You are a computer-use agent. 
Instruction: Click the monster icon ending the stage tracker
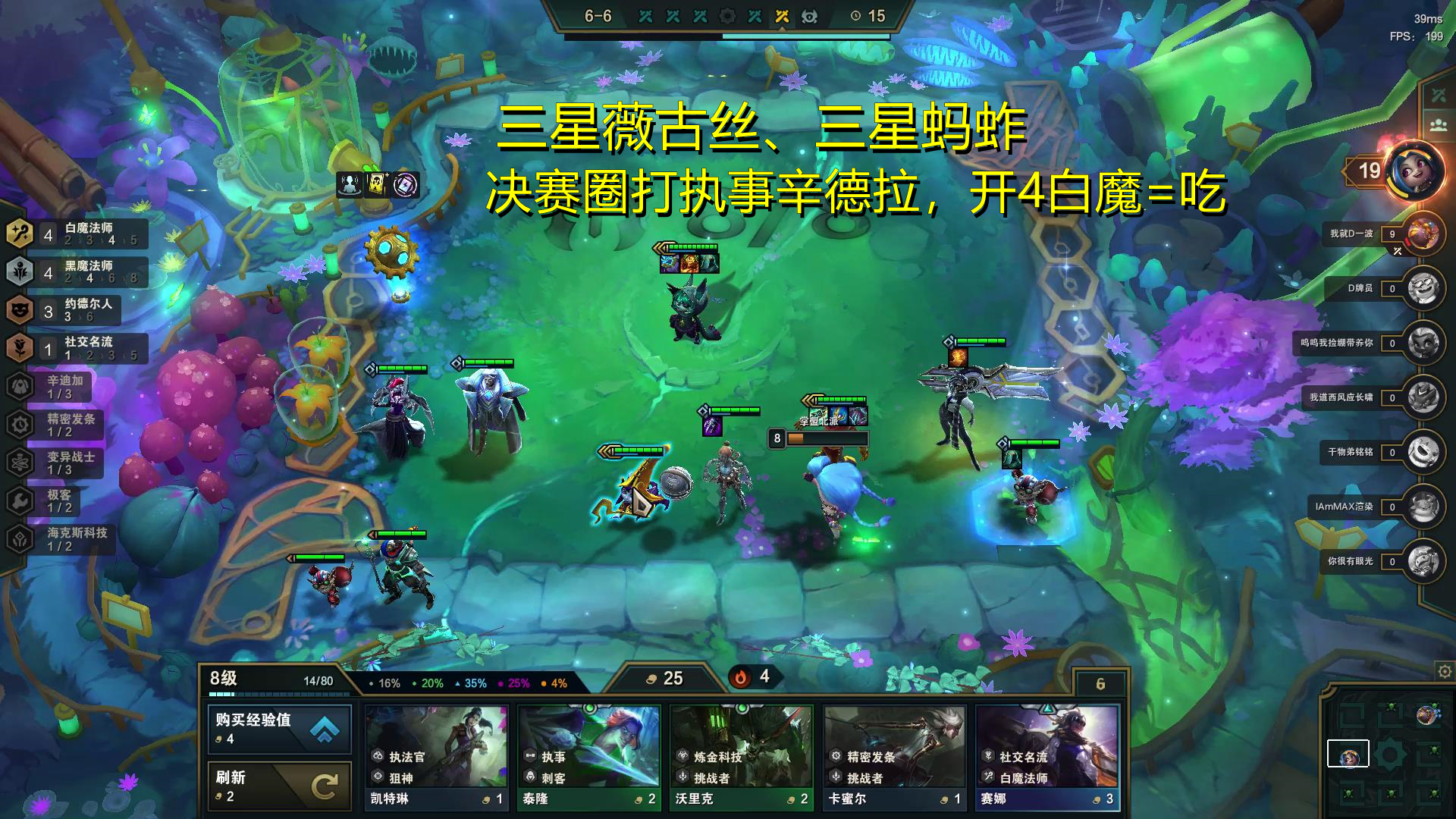811,16
